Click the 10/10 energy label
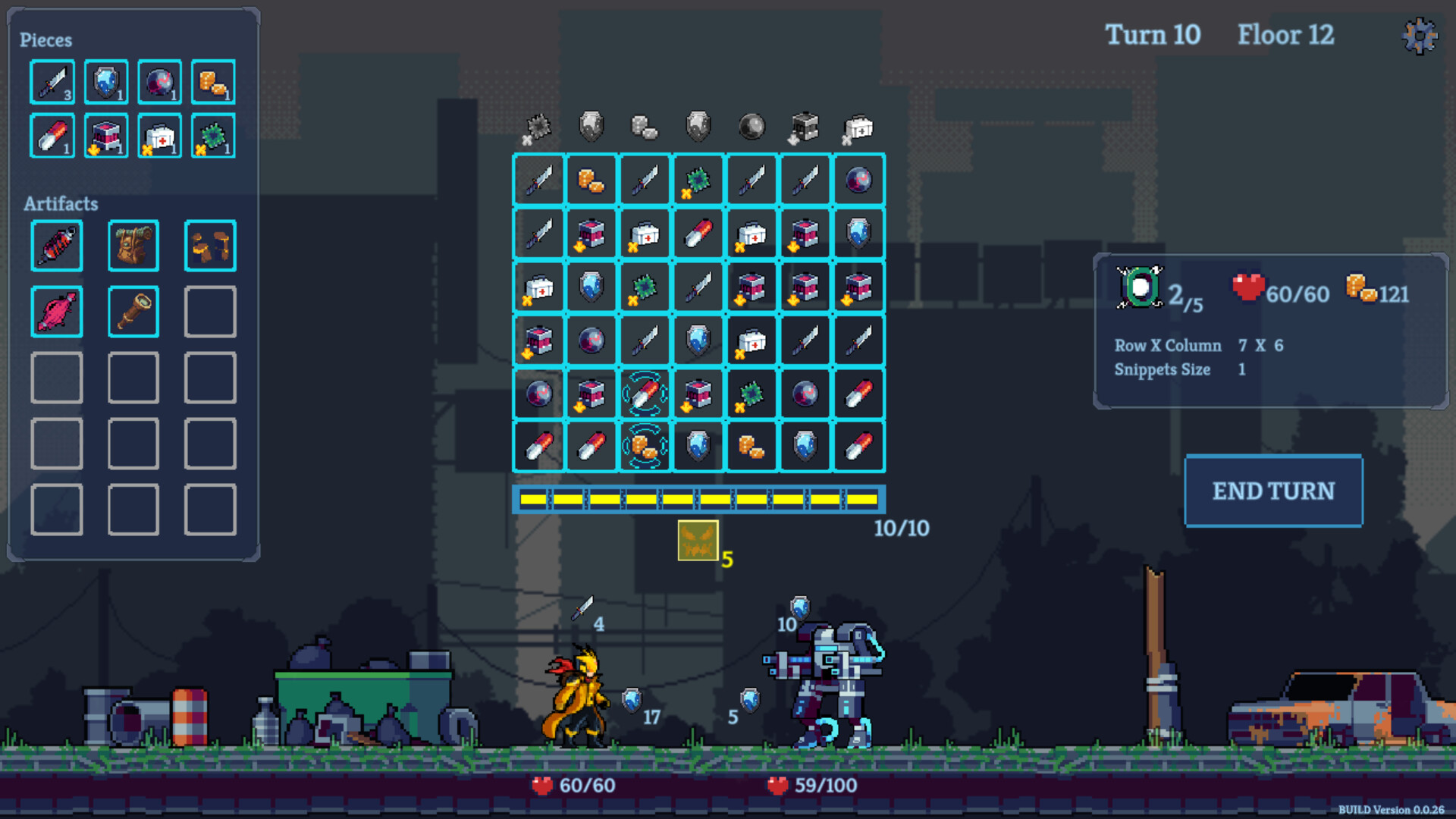This screenshot has width=1456, height=819. (x=902, y=529)
